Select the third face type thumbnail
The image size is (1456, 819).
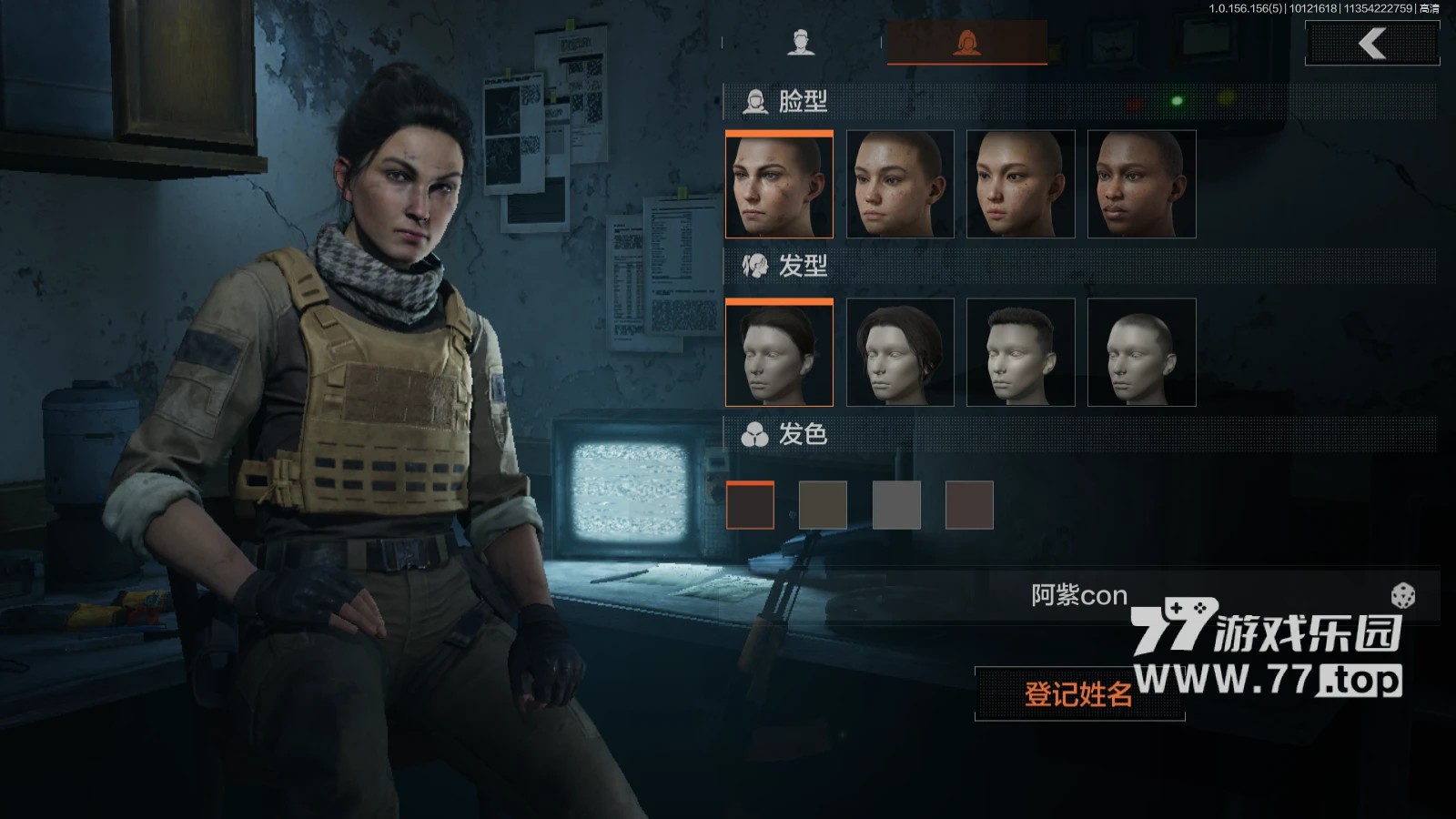point(1020,185)
